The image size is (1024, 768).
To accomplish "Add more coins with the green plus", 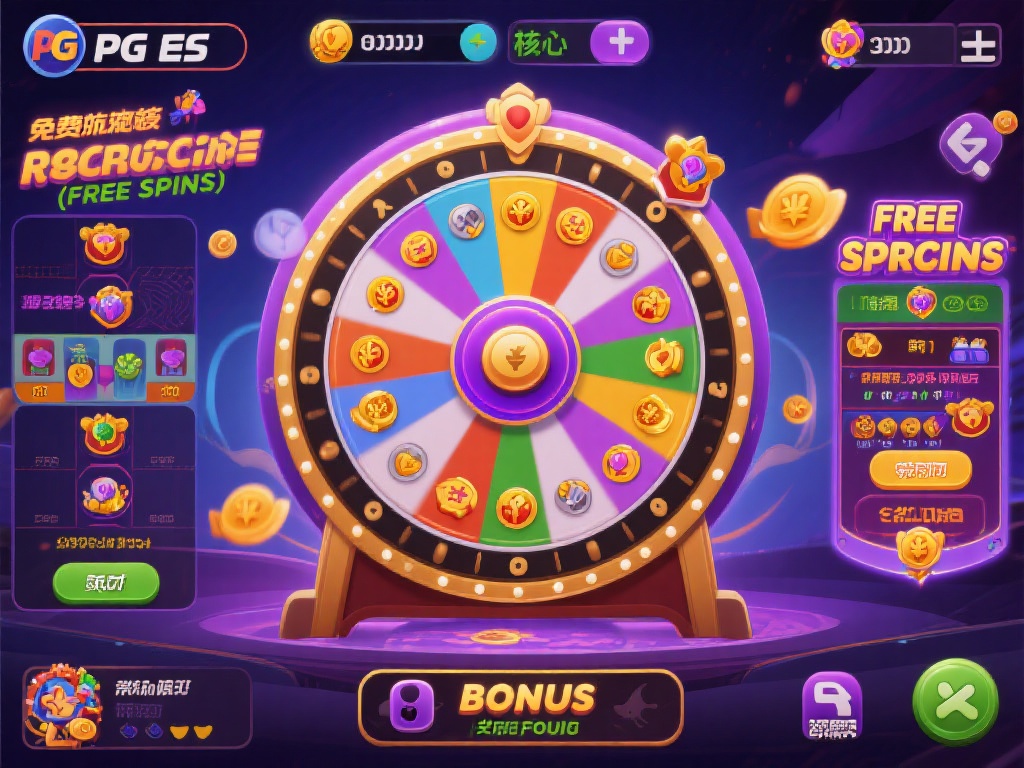I will click(x=477, y=43).
